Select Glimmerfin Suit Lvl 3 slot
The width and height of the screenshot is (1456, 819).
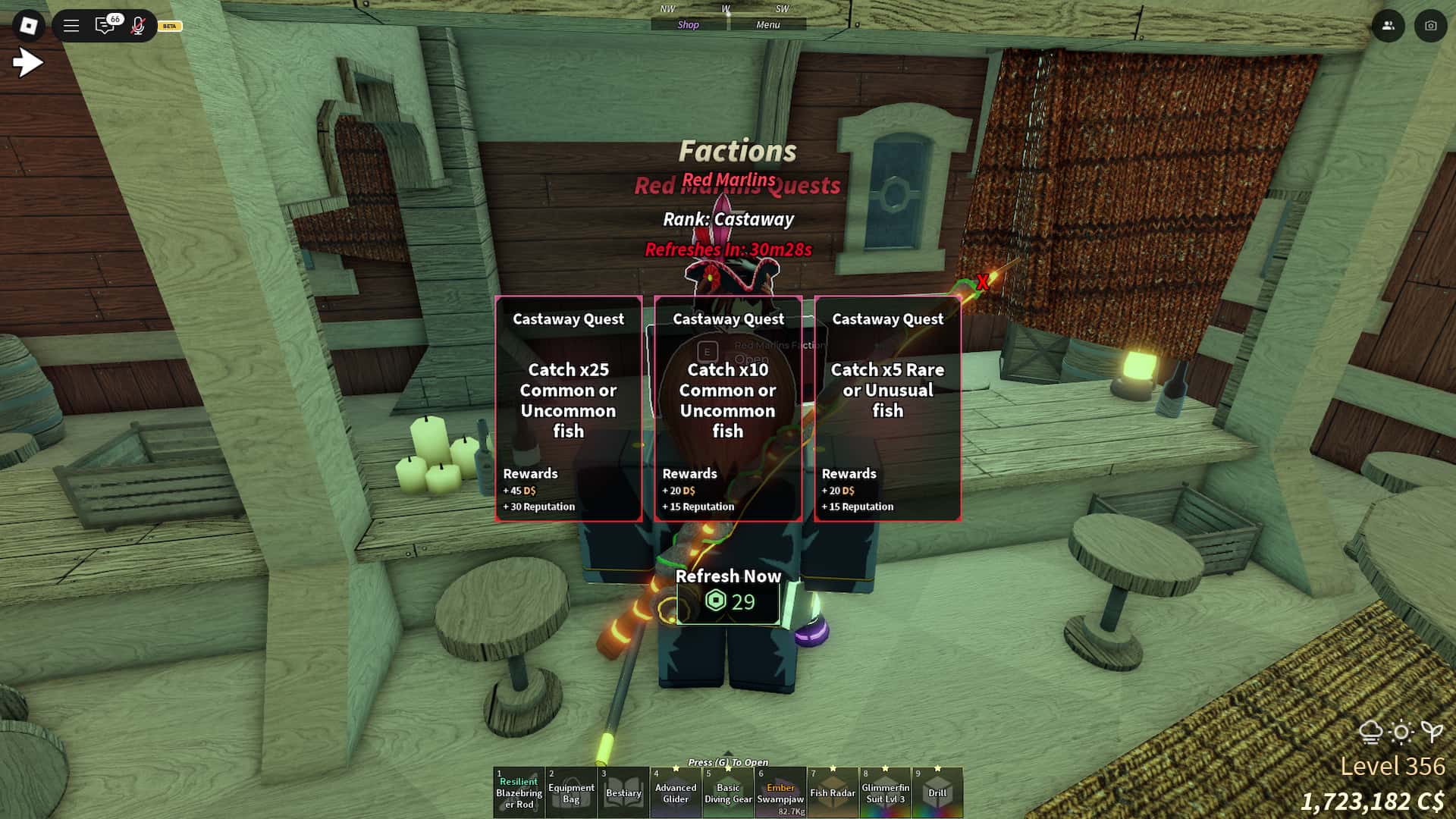coord(885,792)
